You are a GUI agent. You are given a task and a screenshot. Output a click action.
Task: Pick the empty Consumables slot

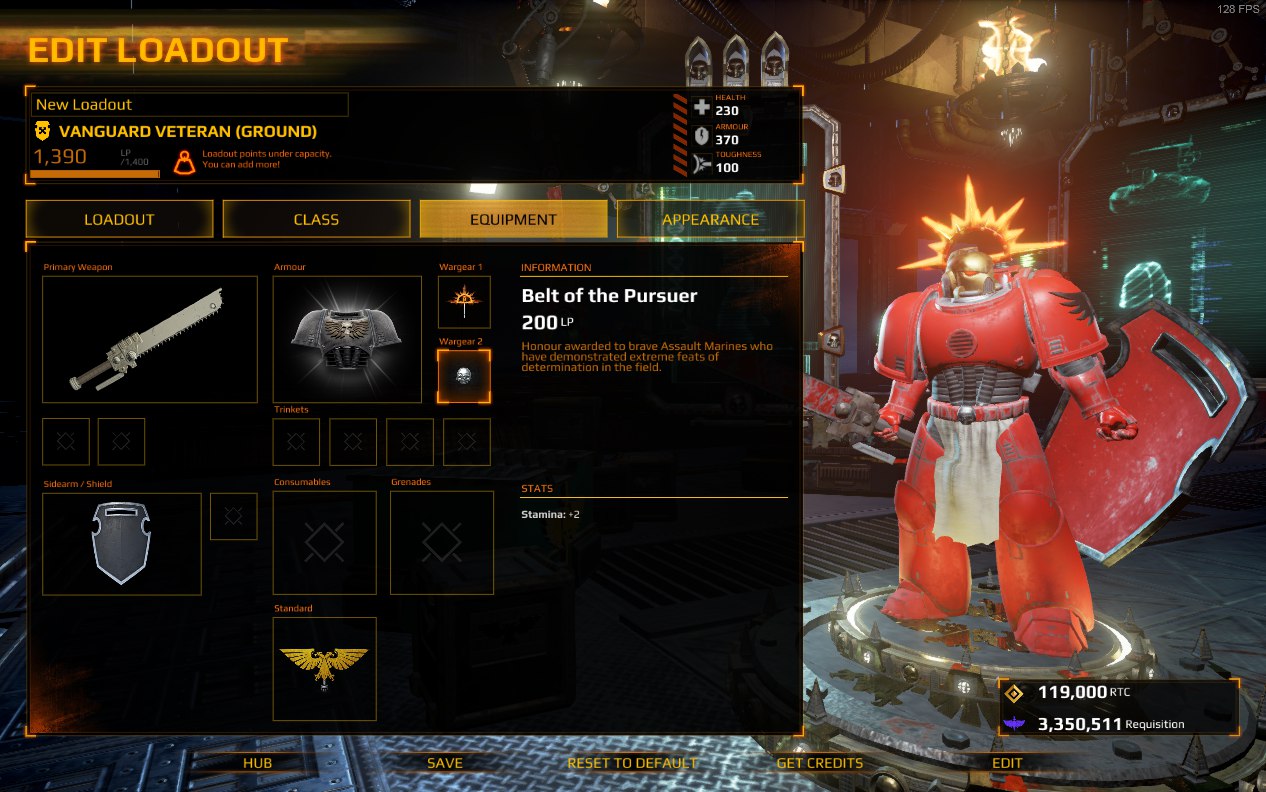(x=325, y=542)
